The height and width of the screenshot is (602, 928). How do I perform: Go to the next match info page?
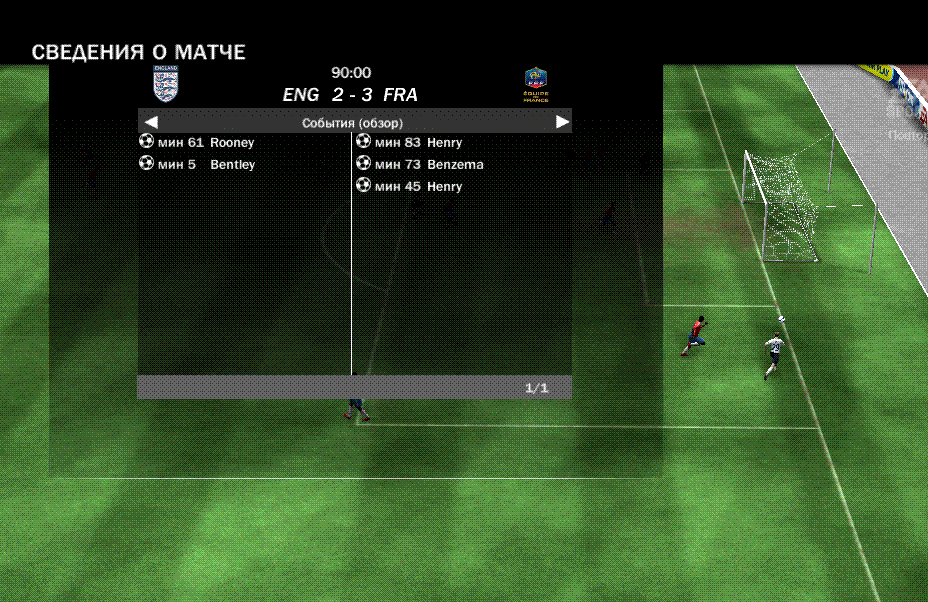(562, 121)
